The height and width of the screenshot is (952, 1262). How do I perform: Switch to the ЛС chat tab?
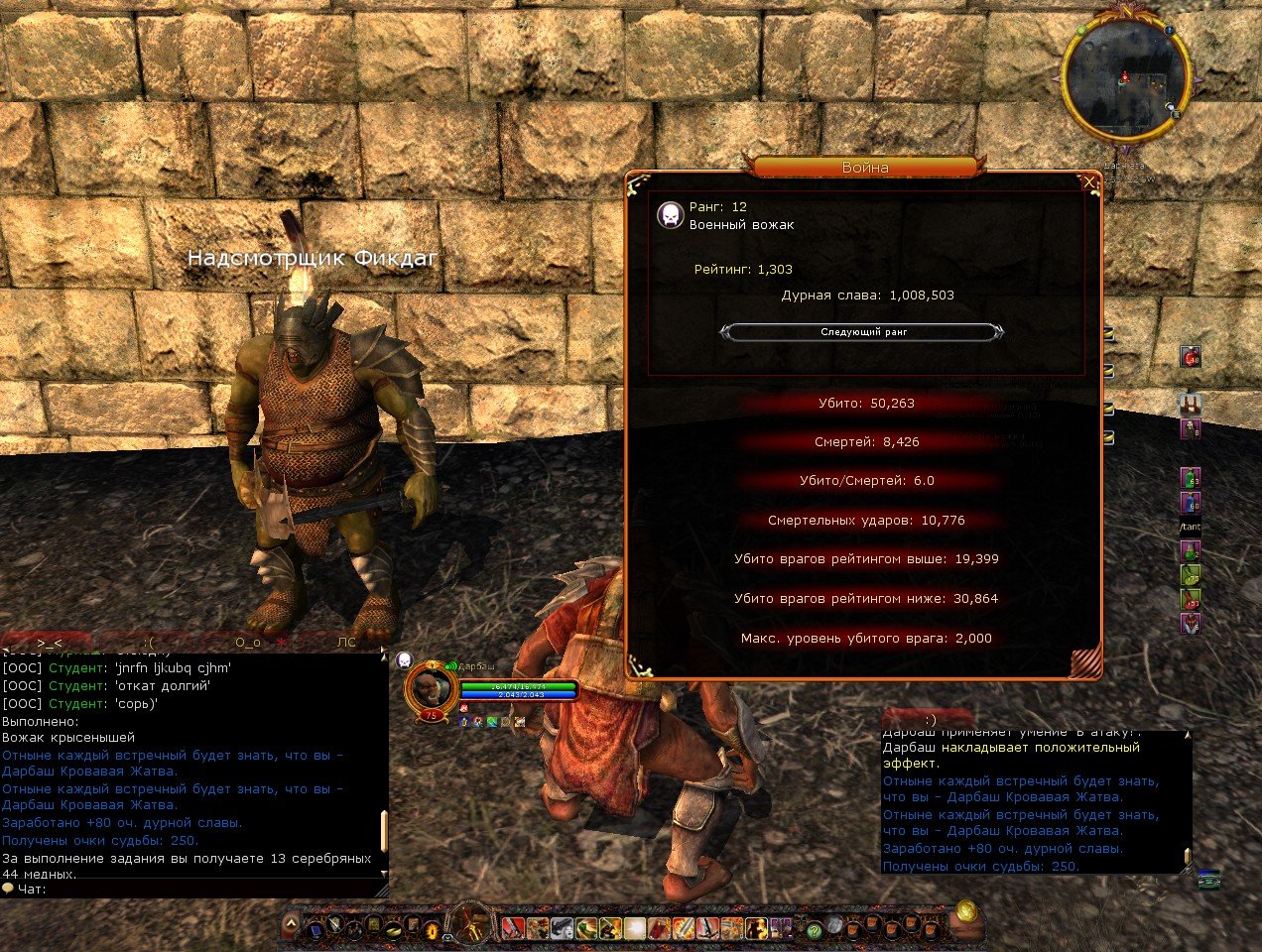coord(345,643)
